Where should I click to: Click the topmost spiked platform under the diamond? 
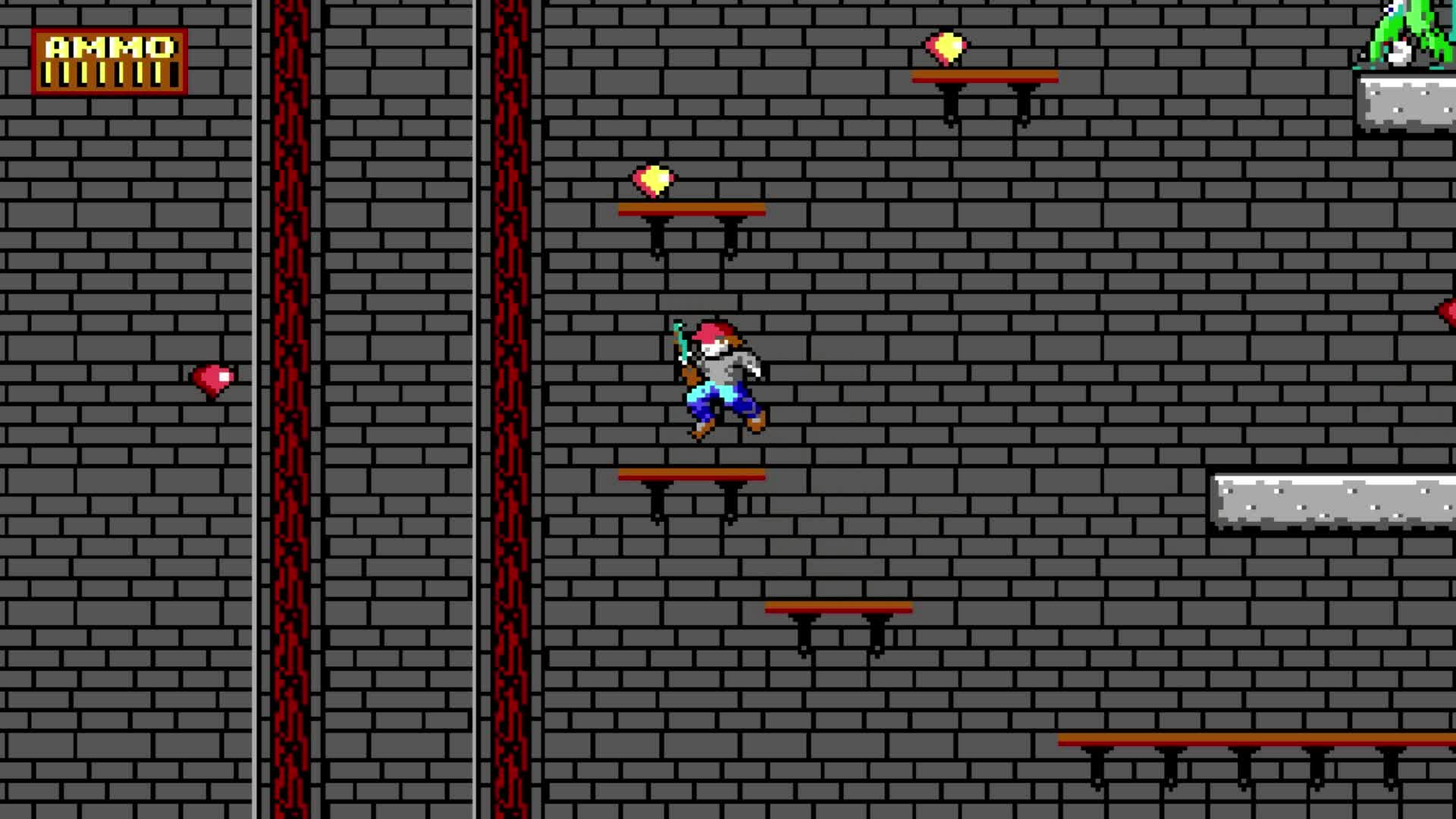[x=986, y=75]
